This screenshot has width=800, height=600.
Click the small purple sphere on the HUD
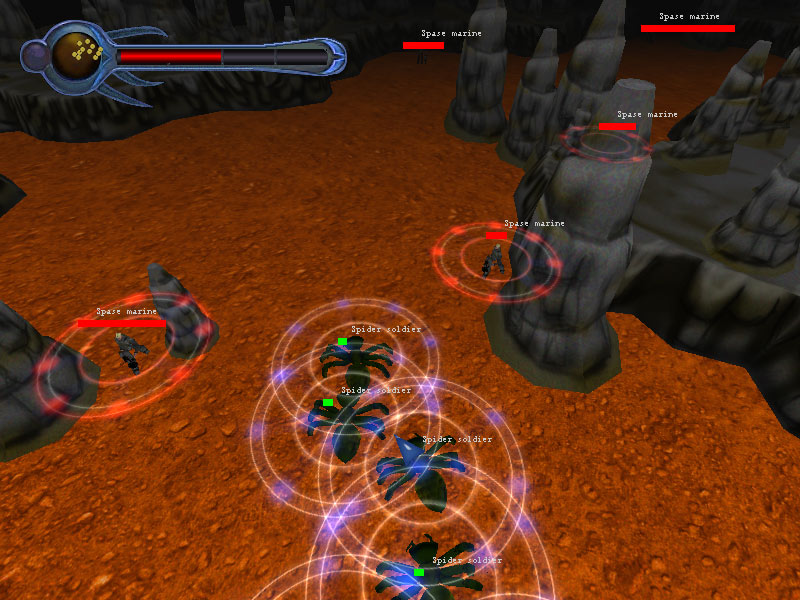coord(36,56)
